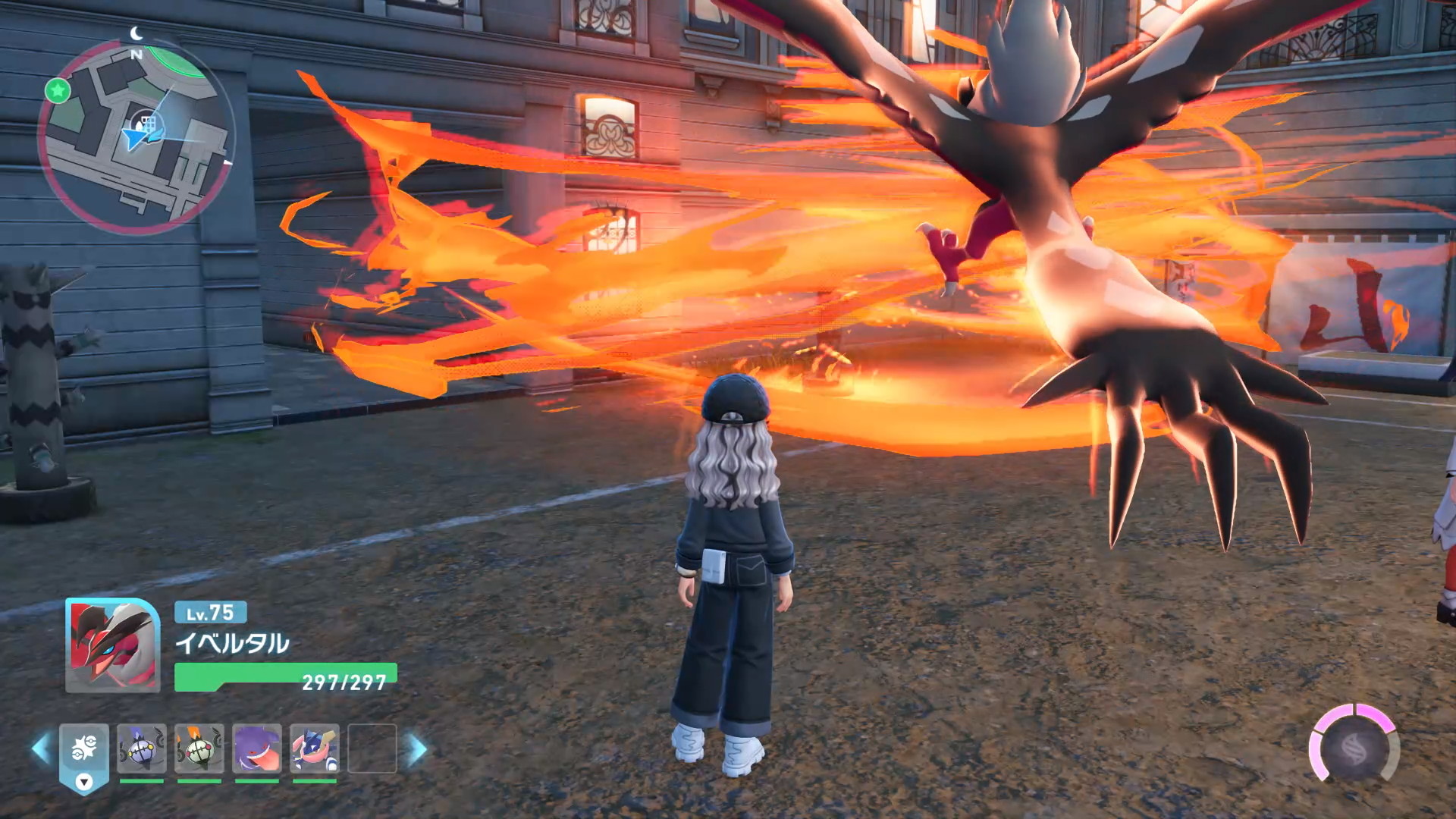Choose Greninja from the party bar

click(x=315, y=748)
